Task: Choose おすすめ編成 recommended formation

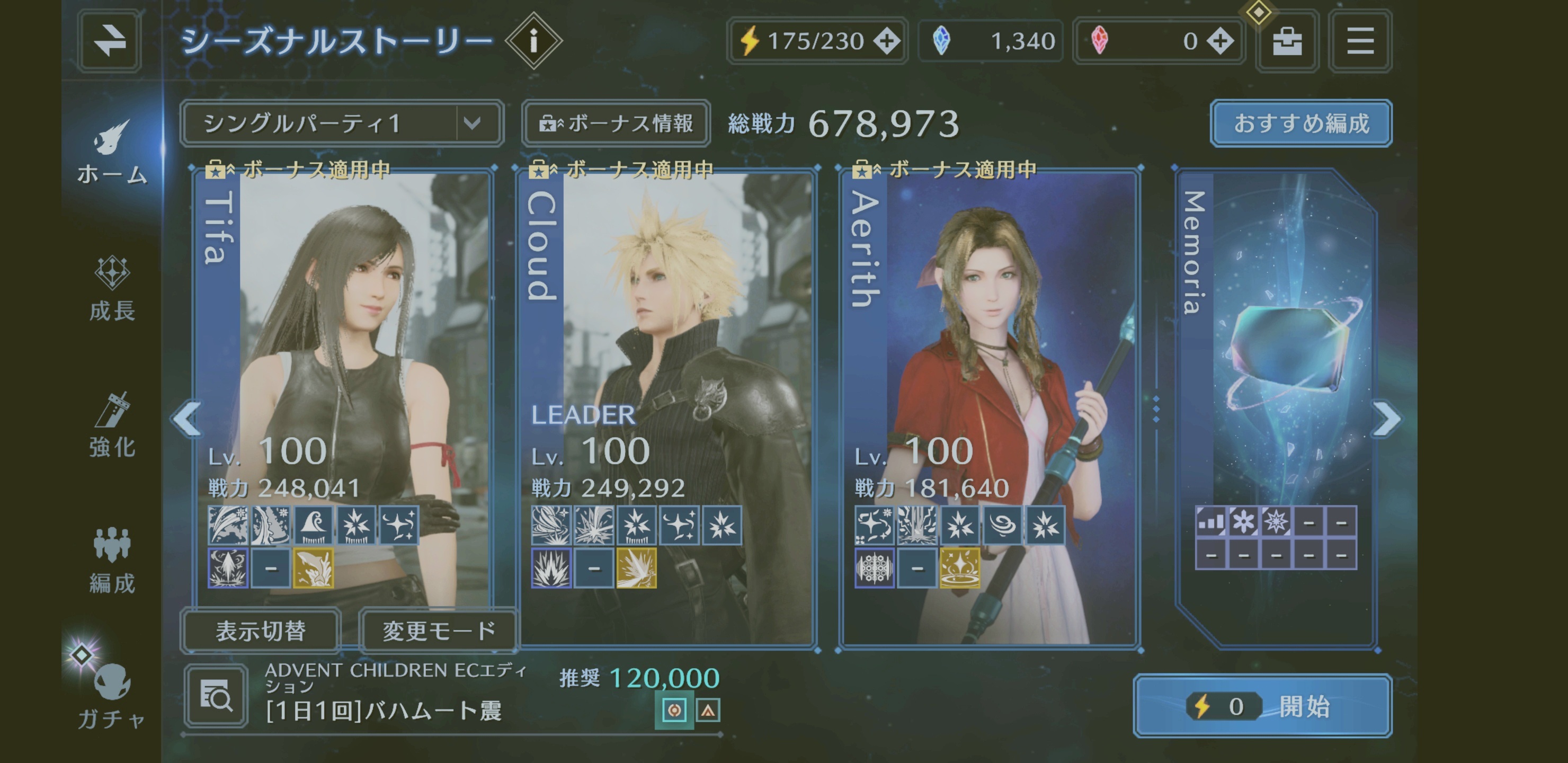Action: coord(1301,123)
